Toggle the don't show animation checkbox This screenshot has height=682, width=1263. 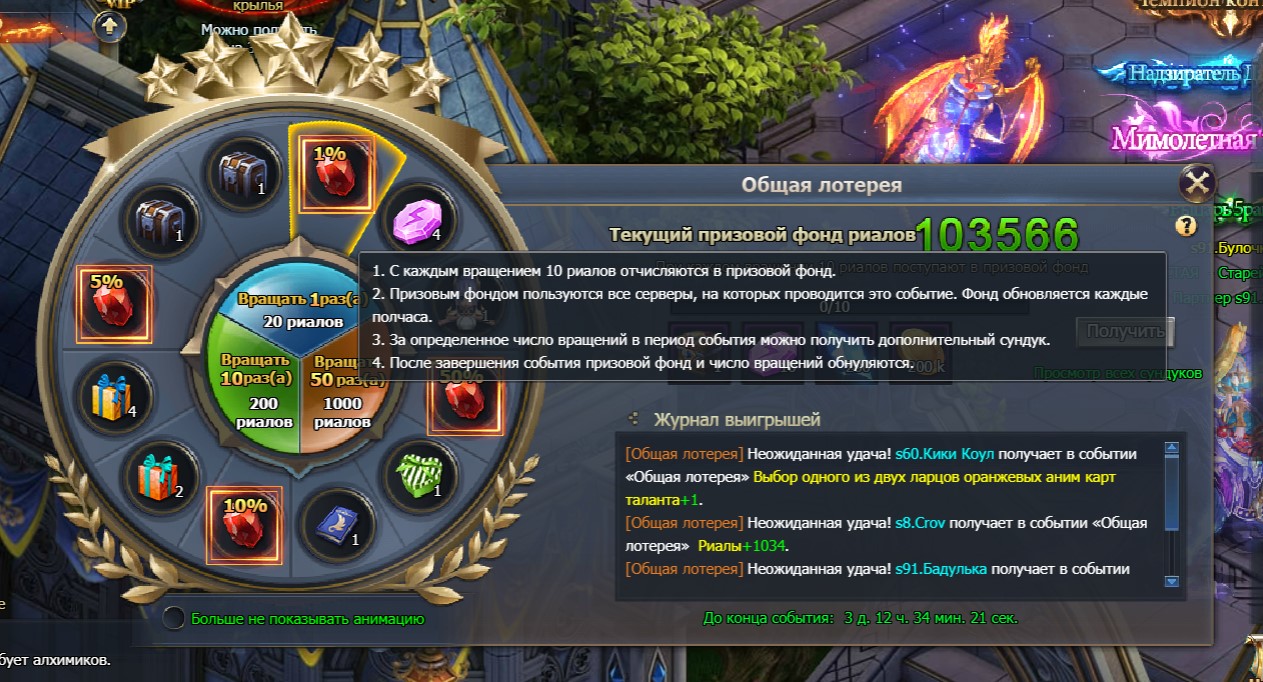(x=174, y=618)
